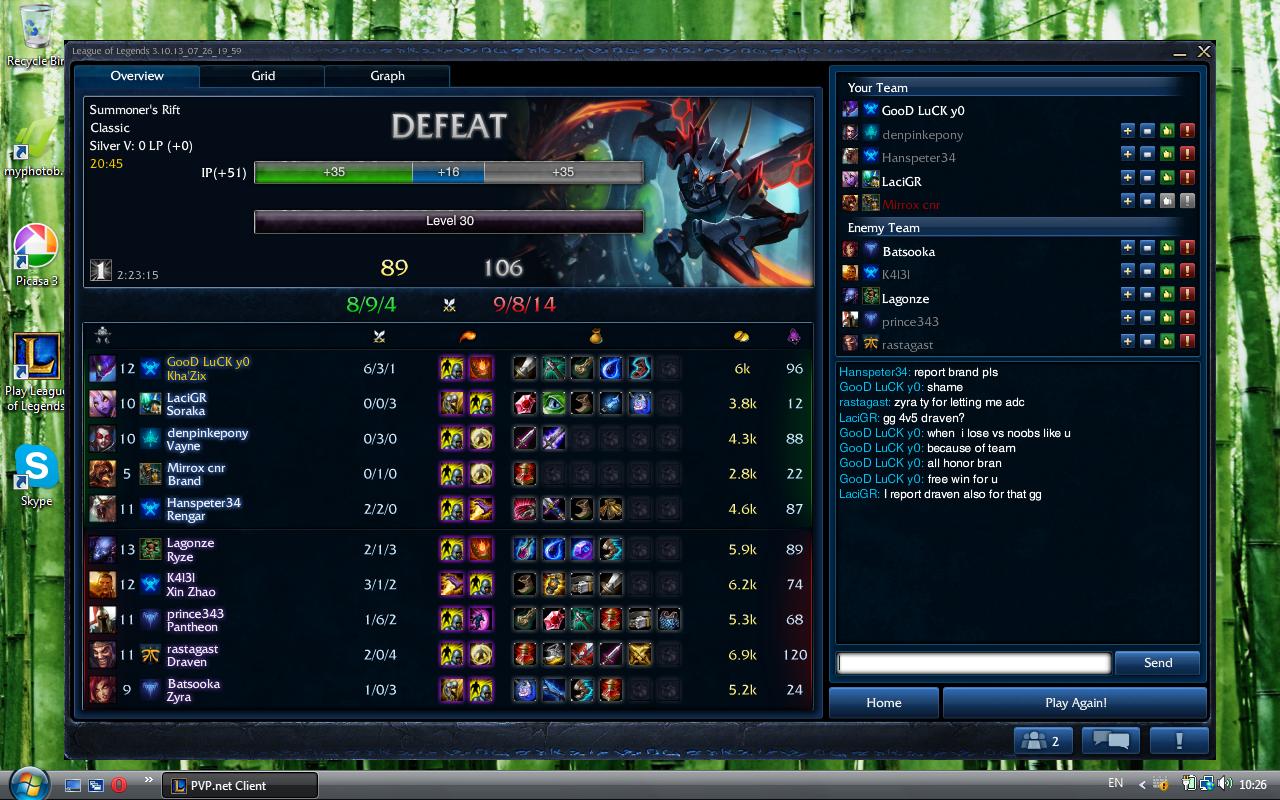Switch to the Grid tab

[263, 76]
